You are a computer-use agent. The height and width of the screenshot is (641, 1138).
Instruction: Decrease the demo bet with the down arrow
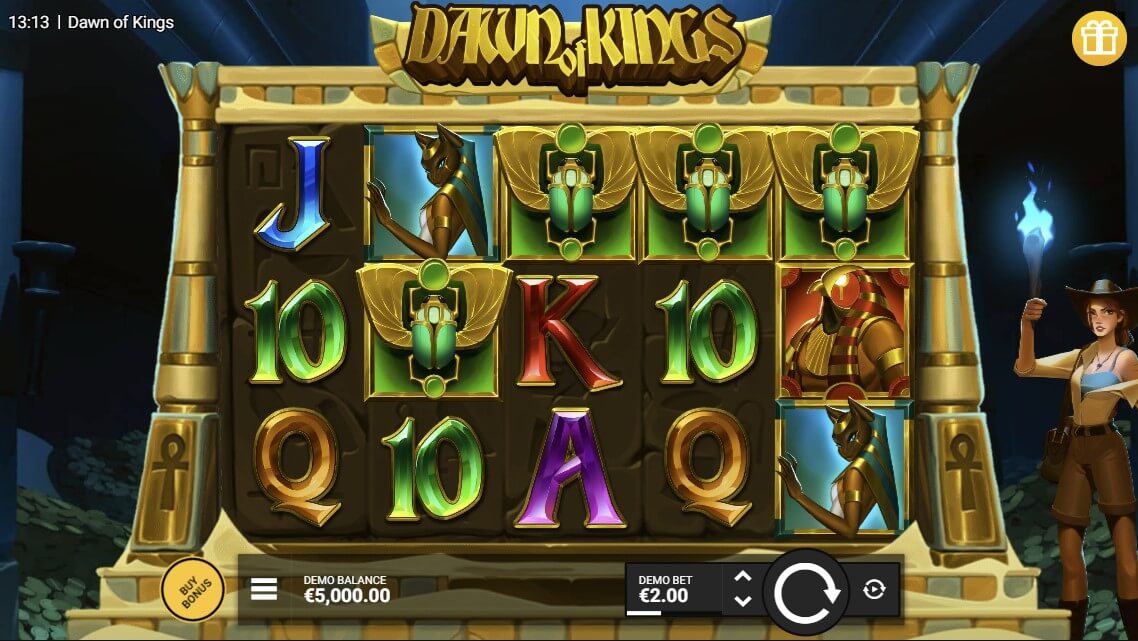coord(742,601)
